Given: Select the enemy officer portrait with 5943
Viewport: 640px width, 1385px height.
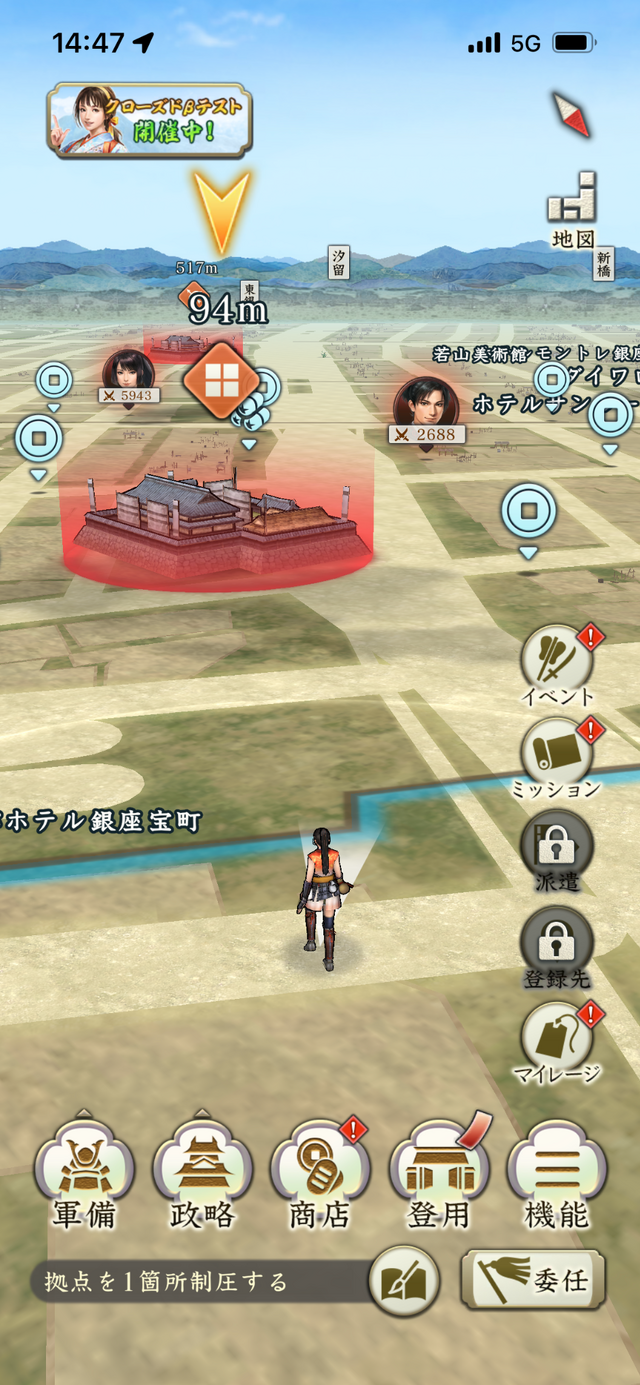Looking at the screenshot, I should pyautogui.click(x=128, y=370).
